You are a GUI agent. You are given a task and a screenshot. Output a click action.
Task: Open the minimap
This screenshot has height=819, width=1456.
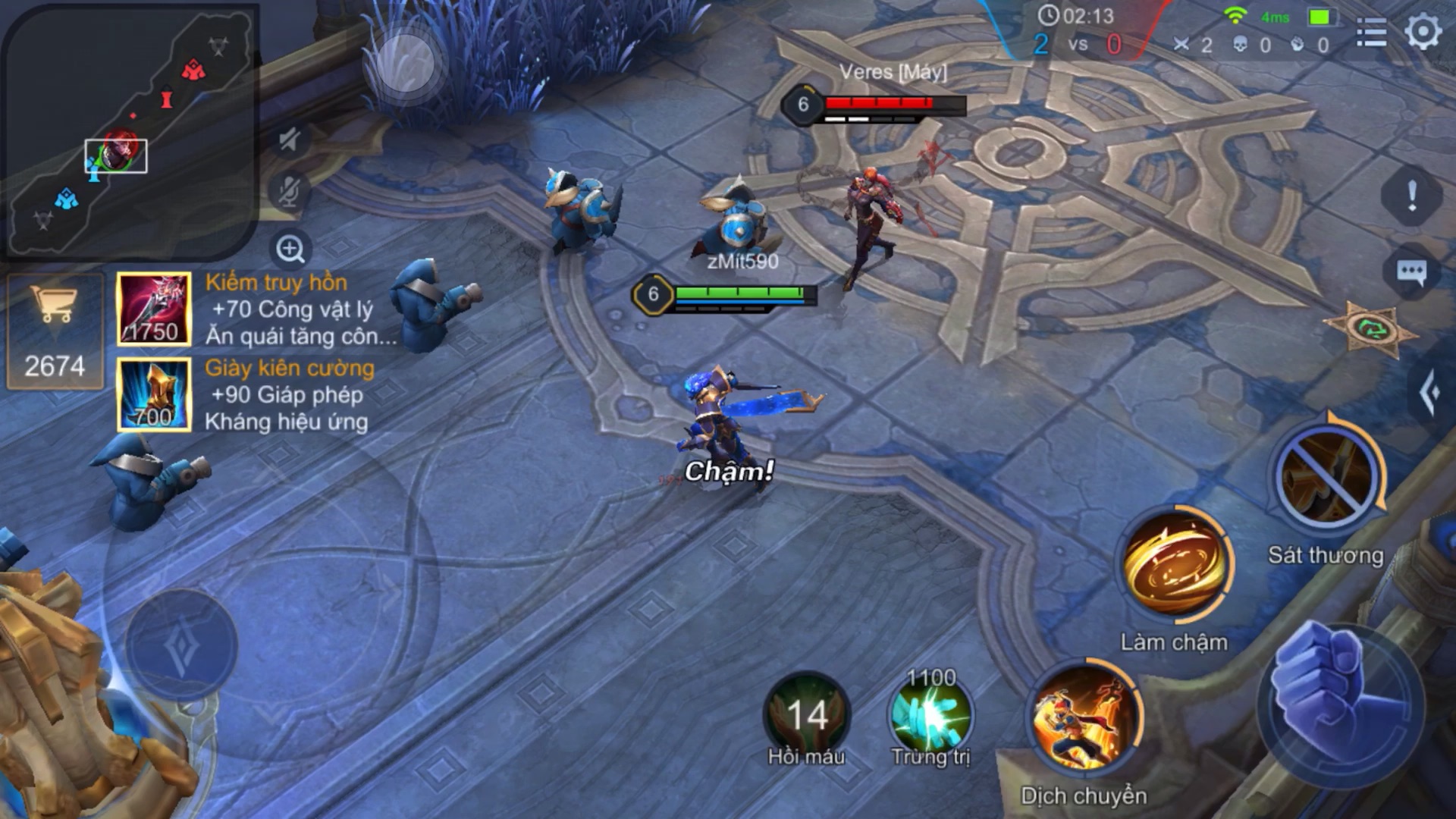tap(129, 130)
